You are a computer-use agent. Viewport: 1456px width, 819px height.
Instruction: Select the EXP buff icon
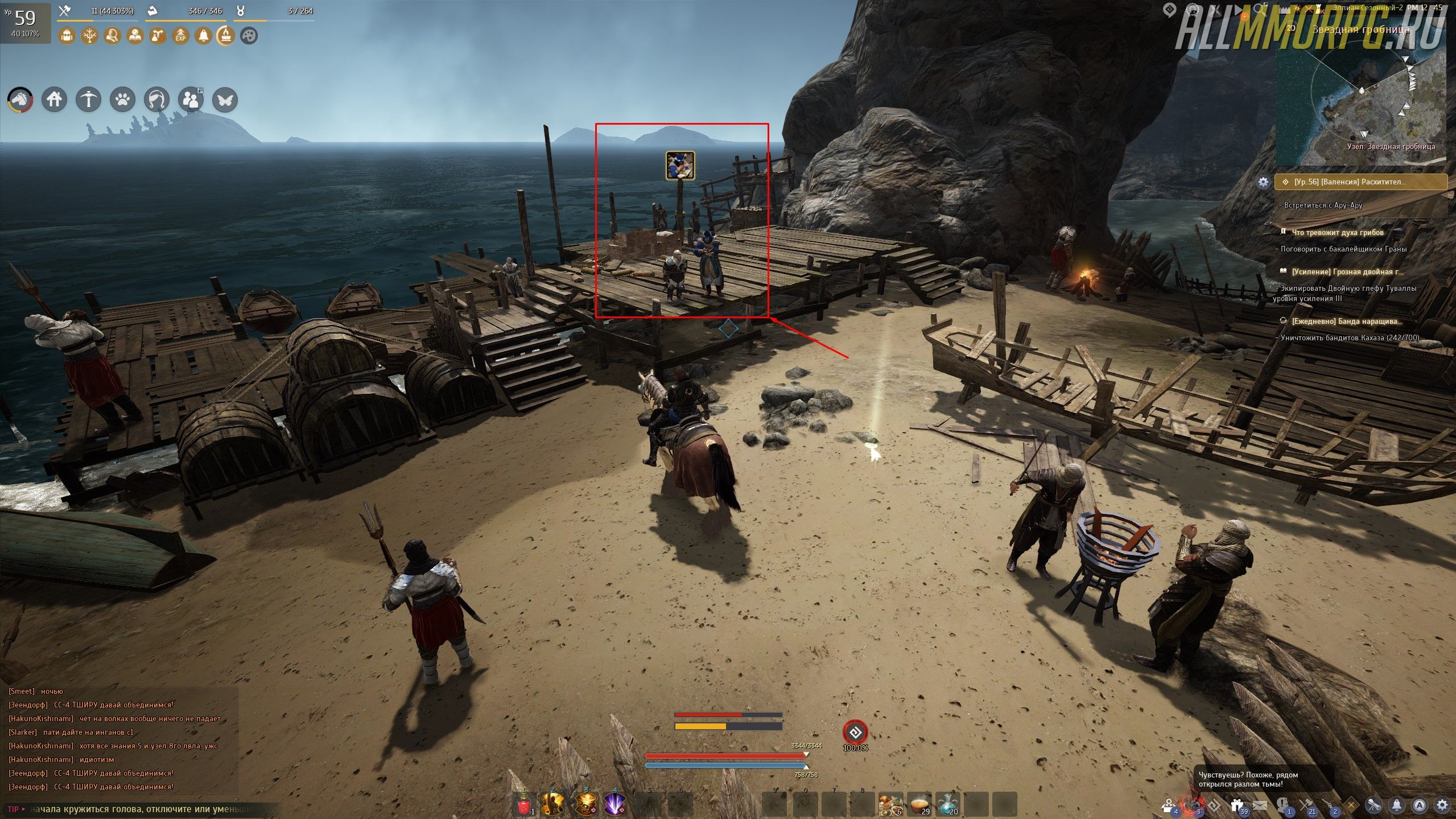[x=180, y=36]
